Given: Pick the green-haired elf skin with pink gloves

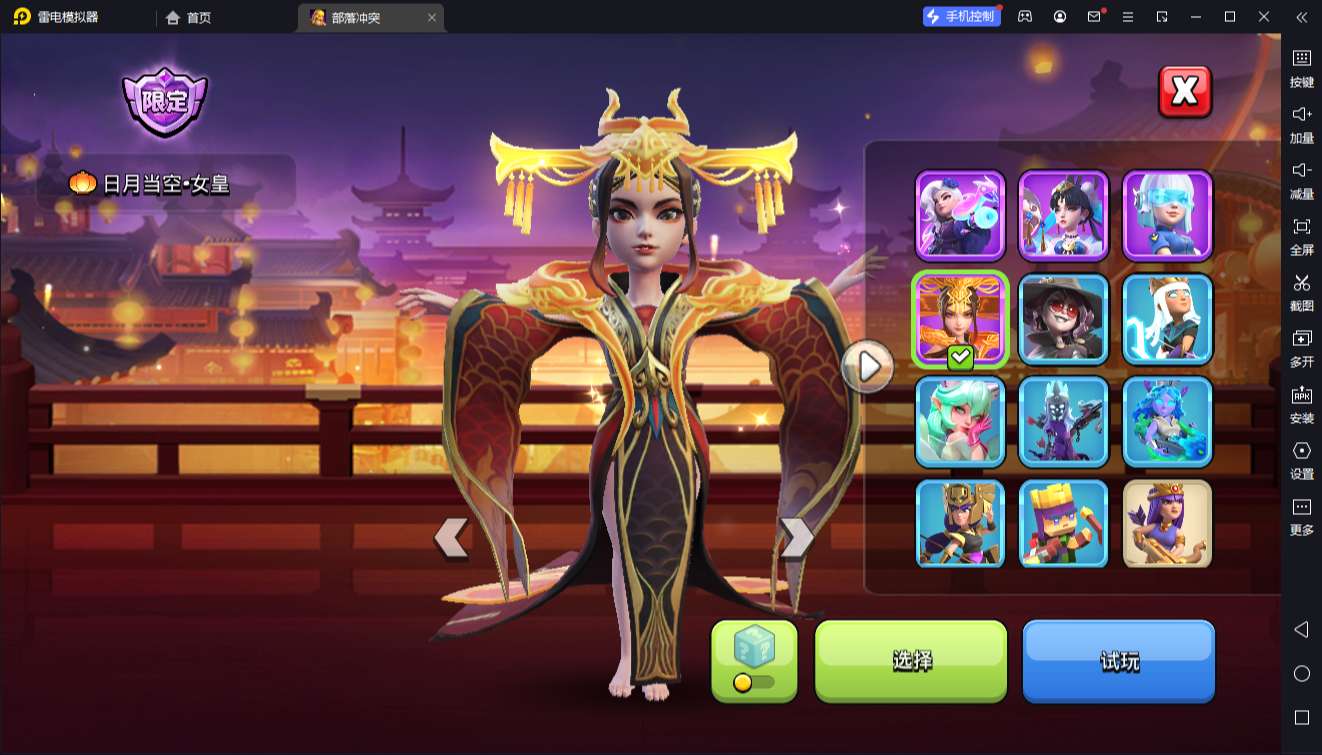Looking at the screenshot, I should pos(960,421).
